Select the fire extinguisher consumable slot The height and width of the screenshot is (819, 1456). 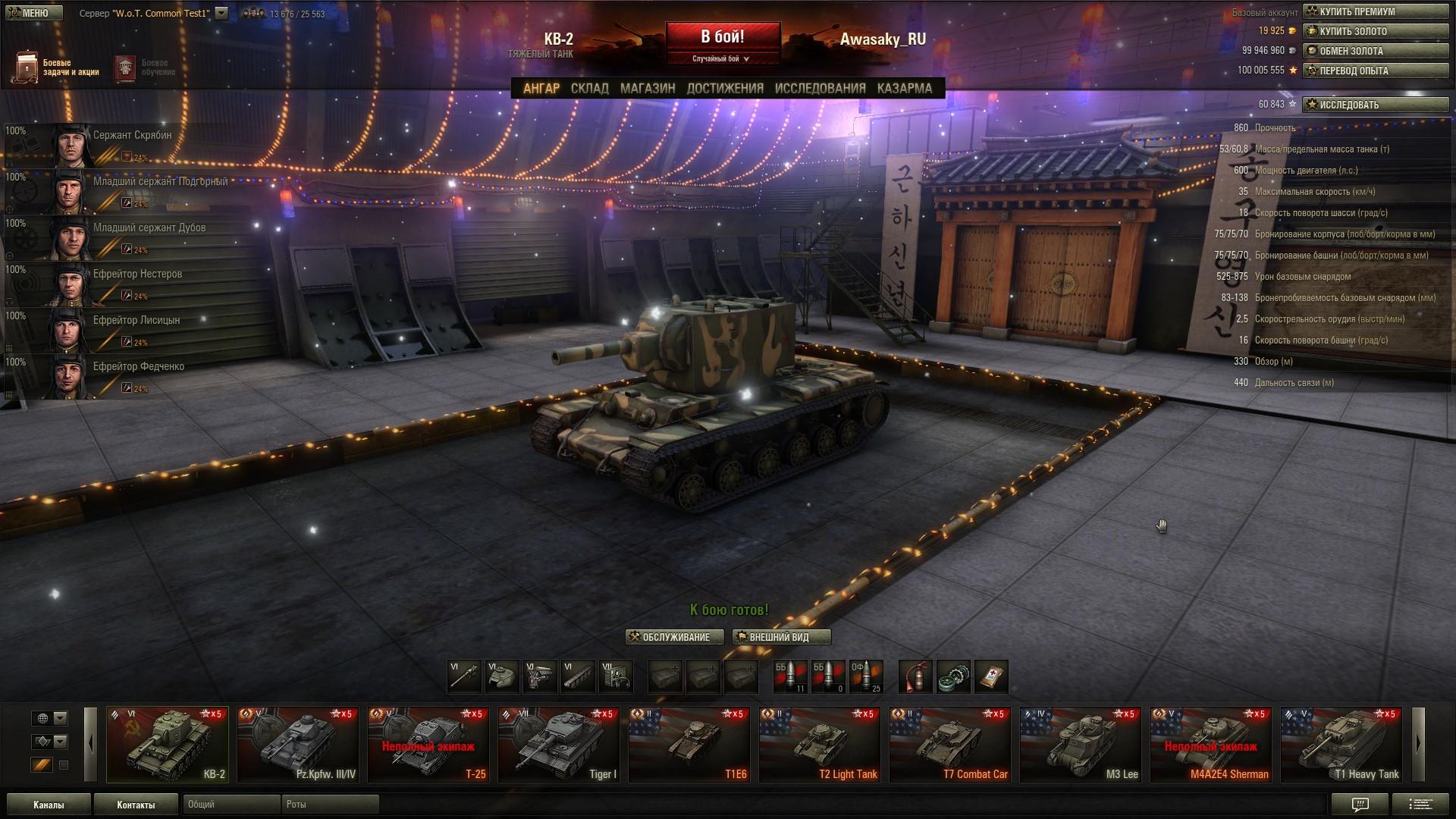point(915,676)
